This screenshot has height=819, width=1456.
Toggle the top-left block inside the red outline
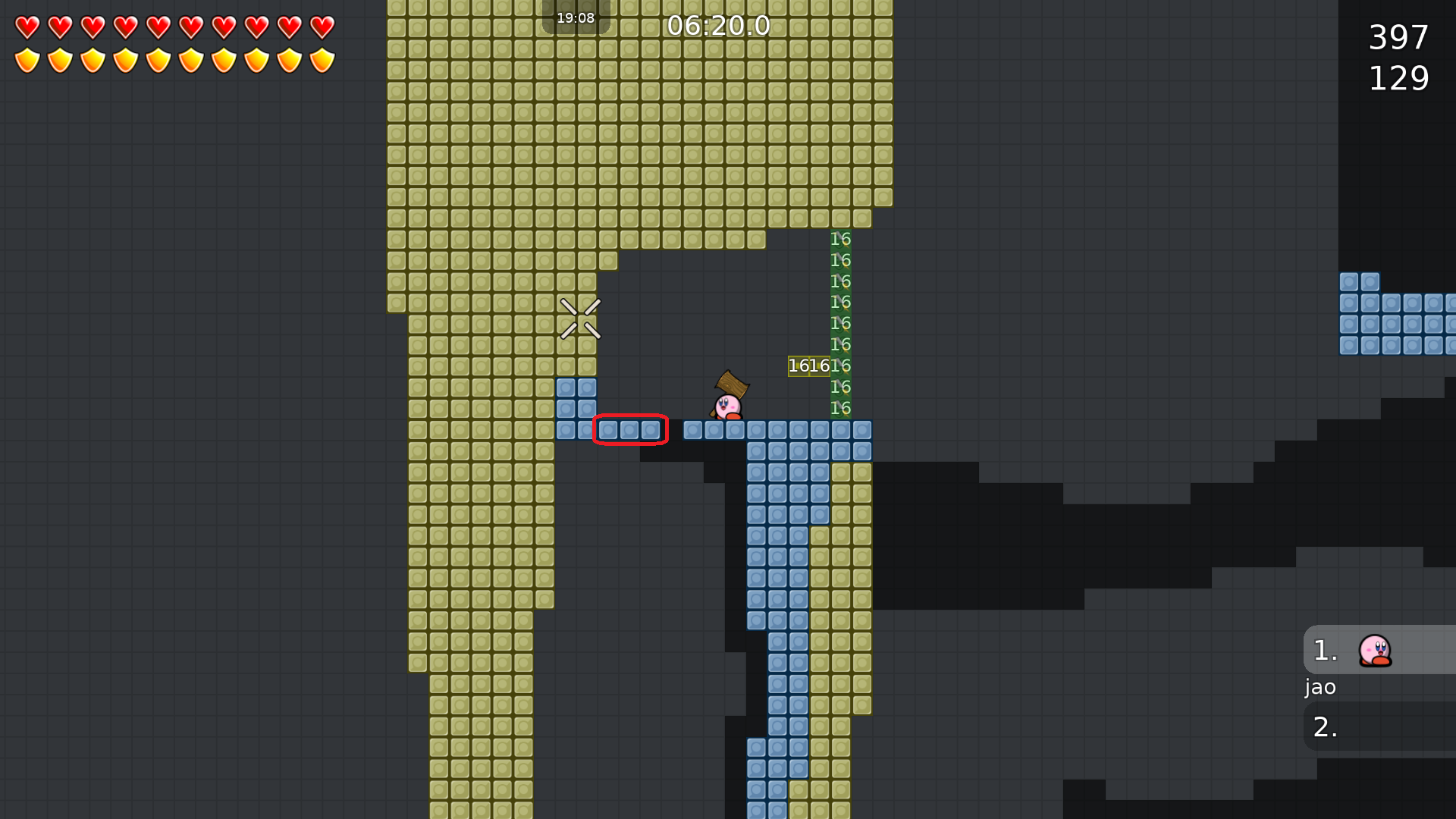pyautogui.click(x=608, y=430)
